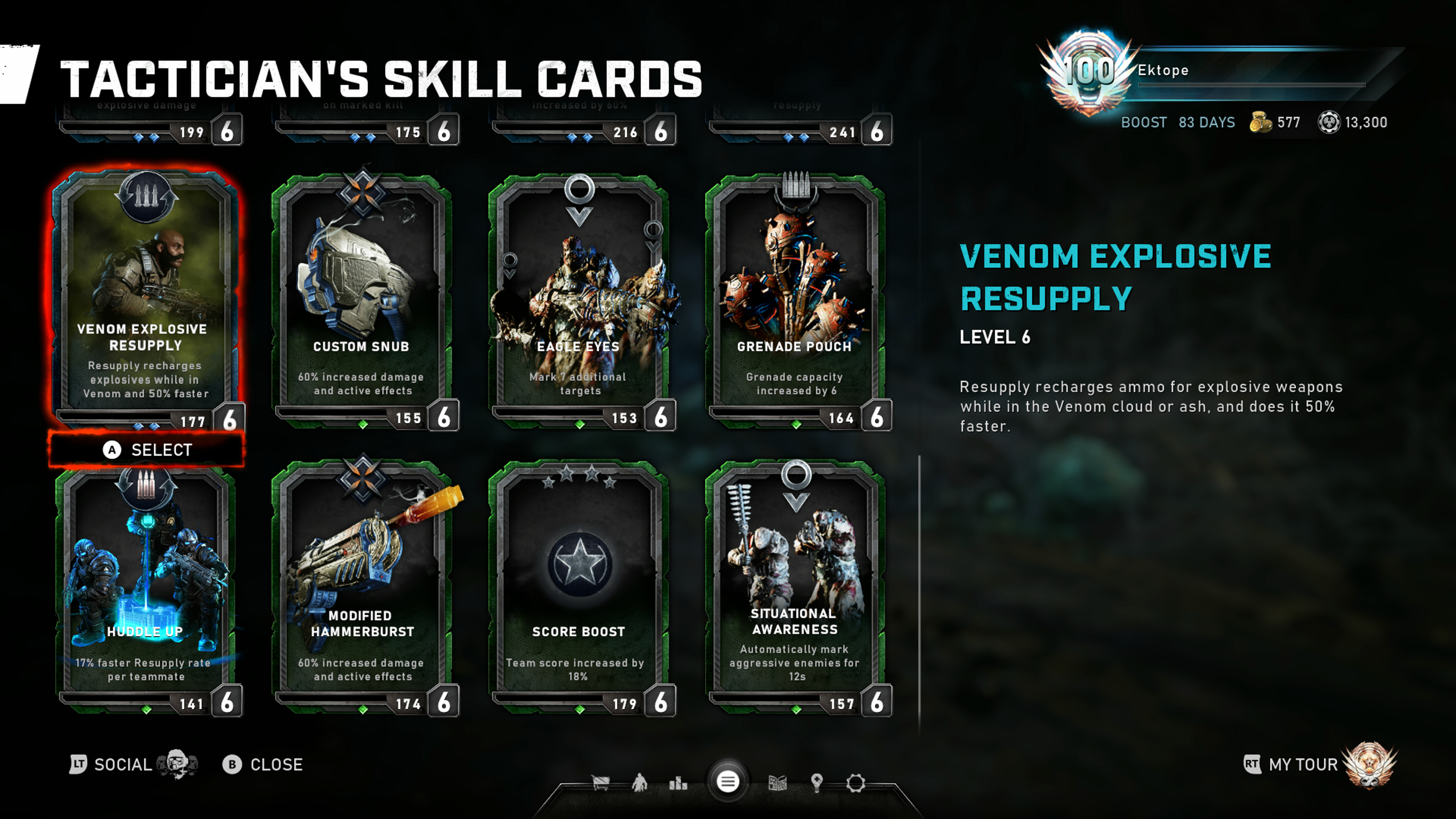Select the Modified Hammerburst card
1456x819 pixels.
[362, 588]
